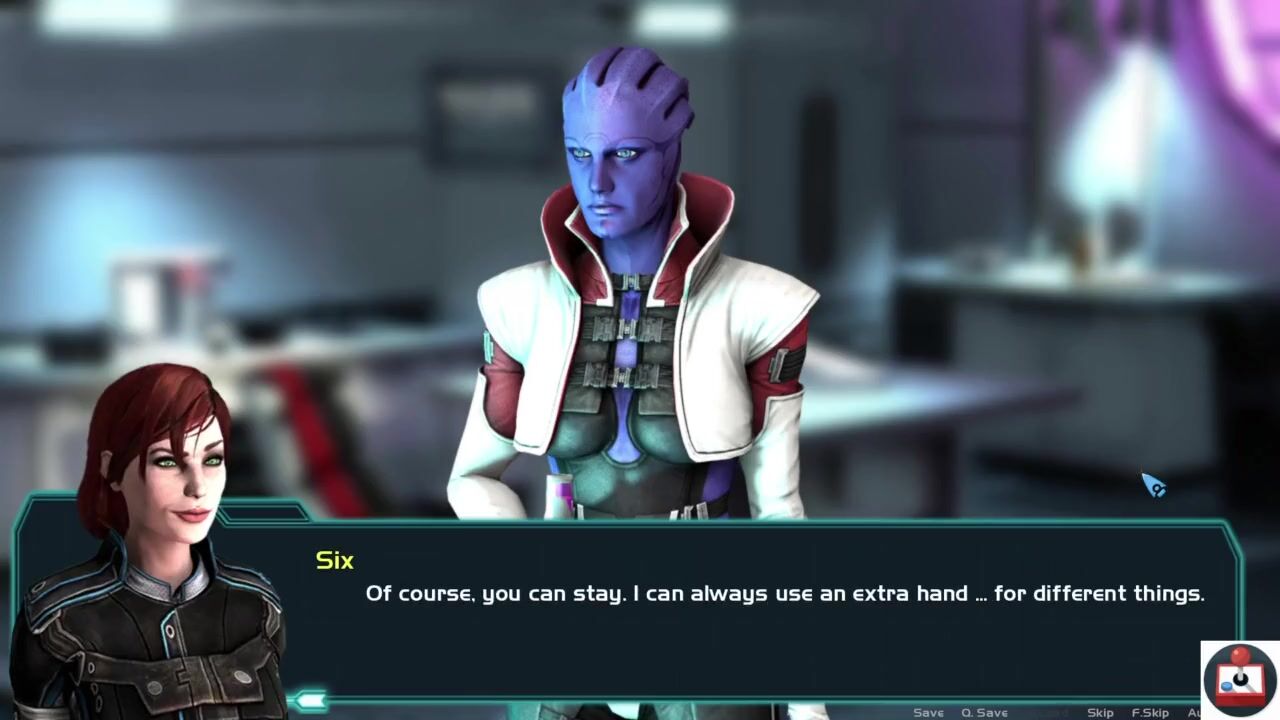Activate the Skip option
Viewport: 1280px width, 720px height.
click(1100, 712)
